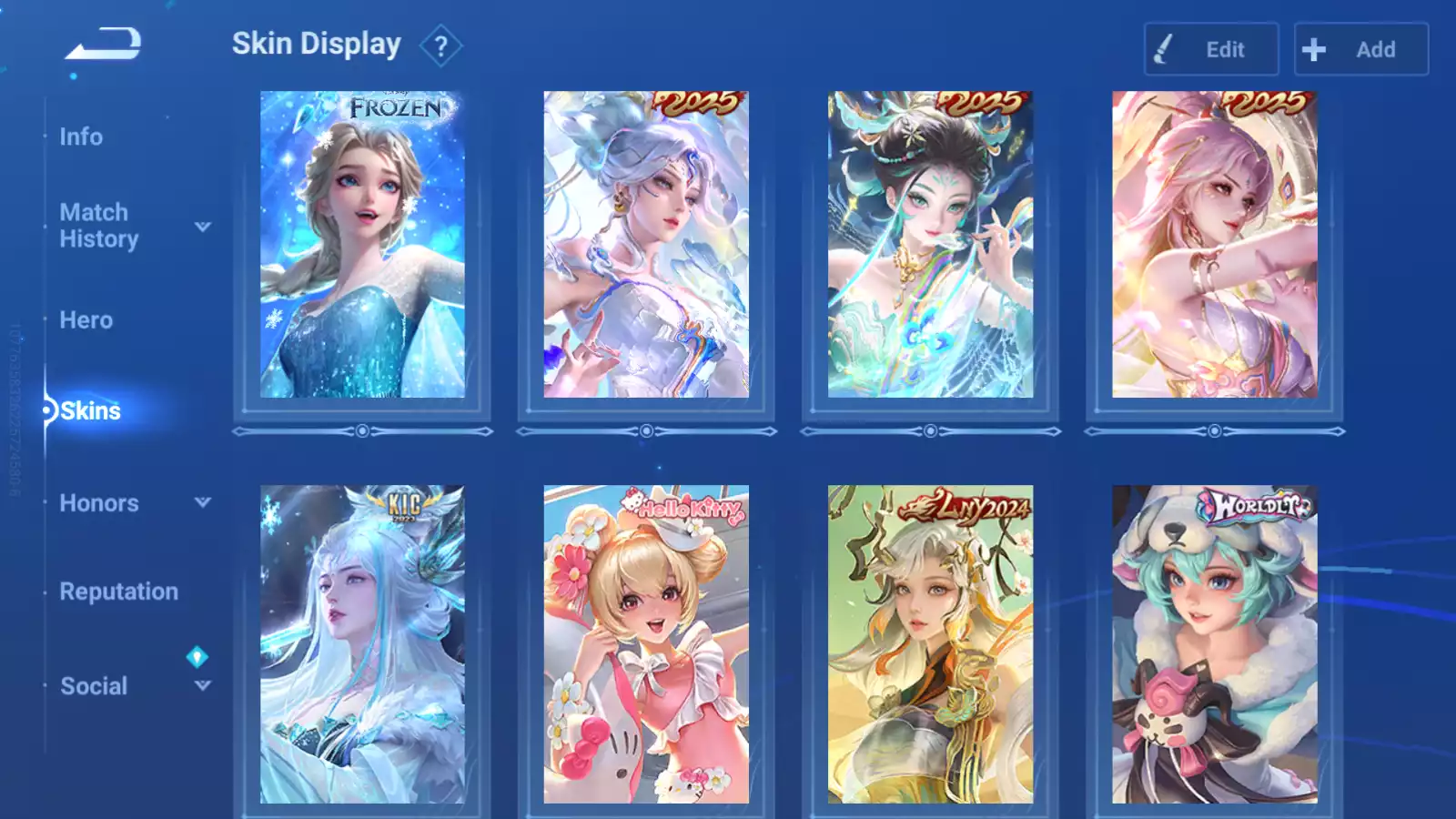
Task: Switch to the Hero tab
Action: point(86,320)
